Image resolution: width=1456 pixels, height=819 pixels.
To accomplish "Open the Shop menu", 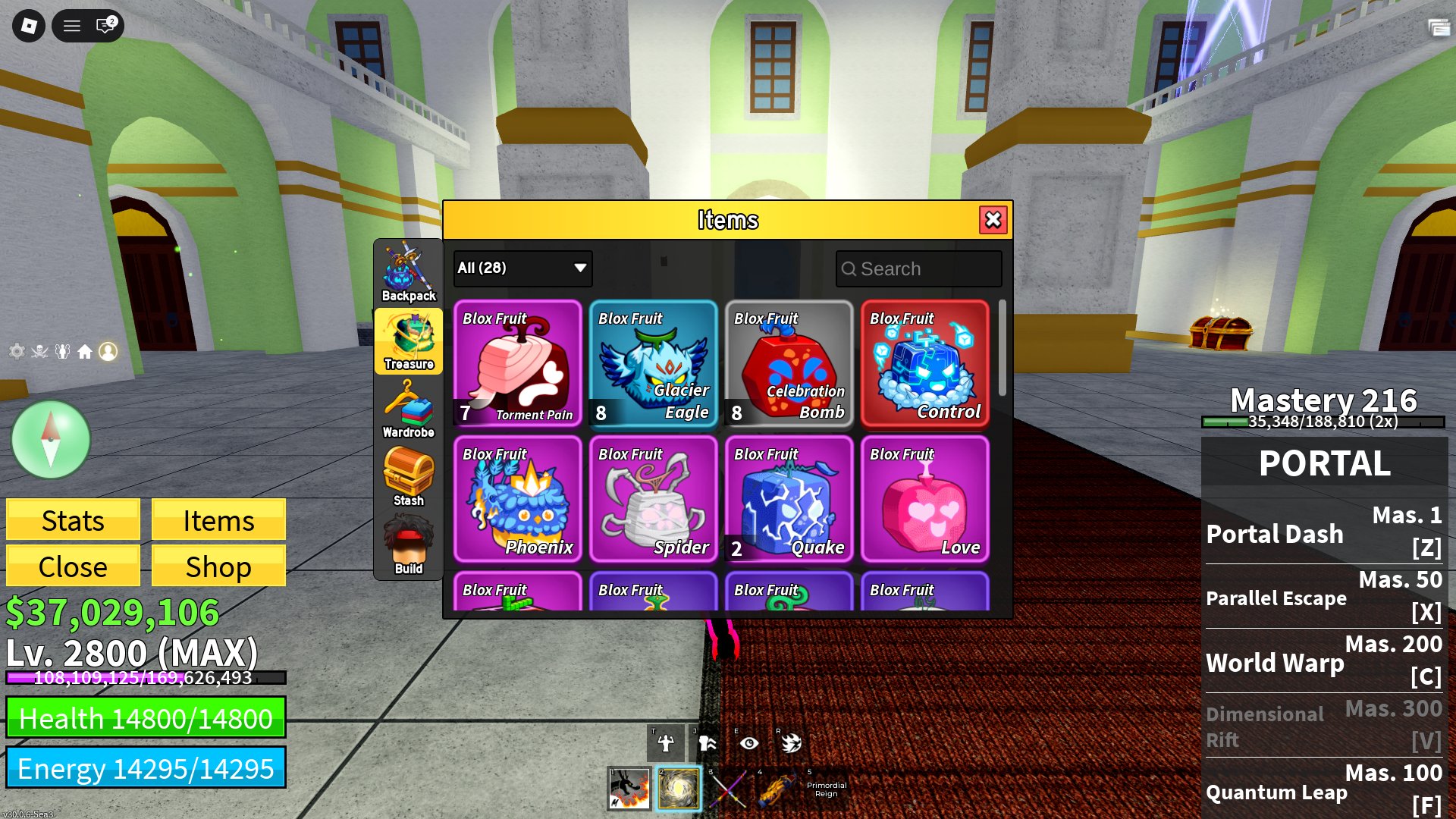I will coord(218,566).
